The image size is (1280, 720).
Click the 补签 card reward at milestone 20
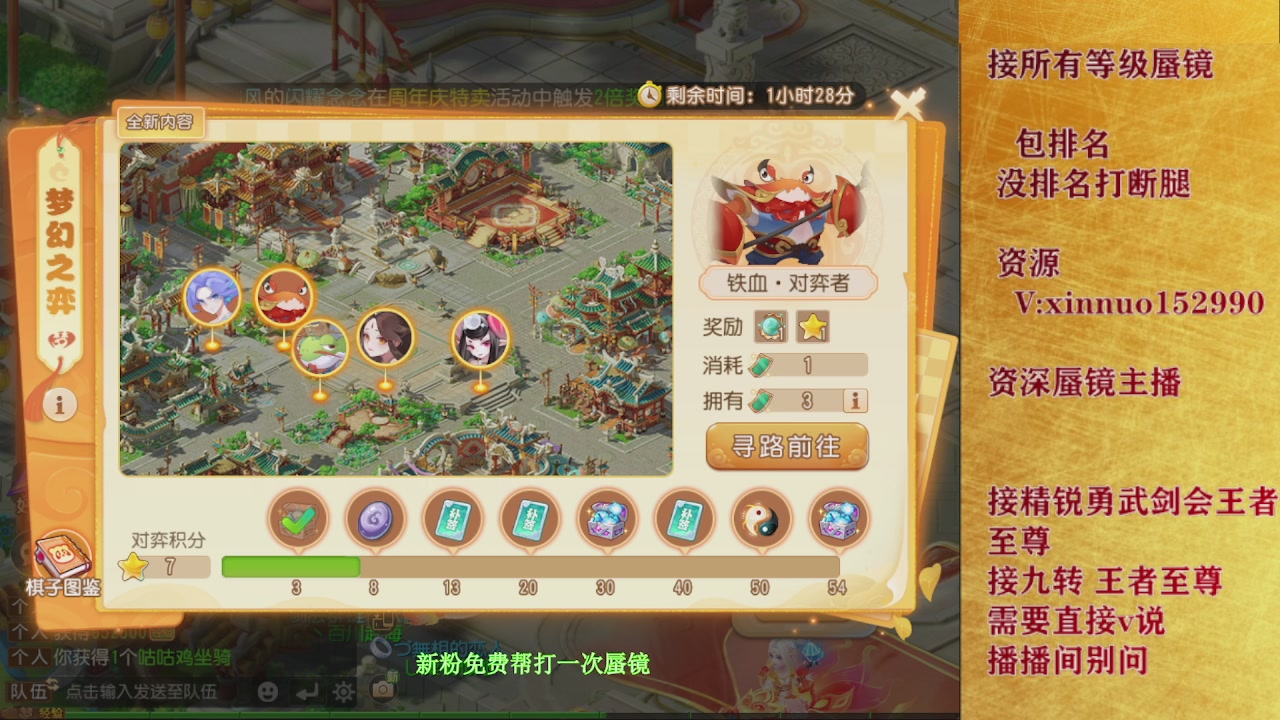point(530,518)
